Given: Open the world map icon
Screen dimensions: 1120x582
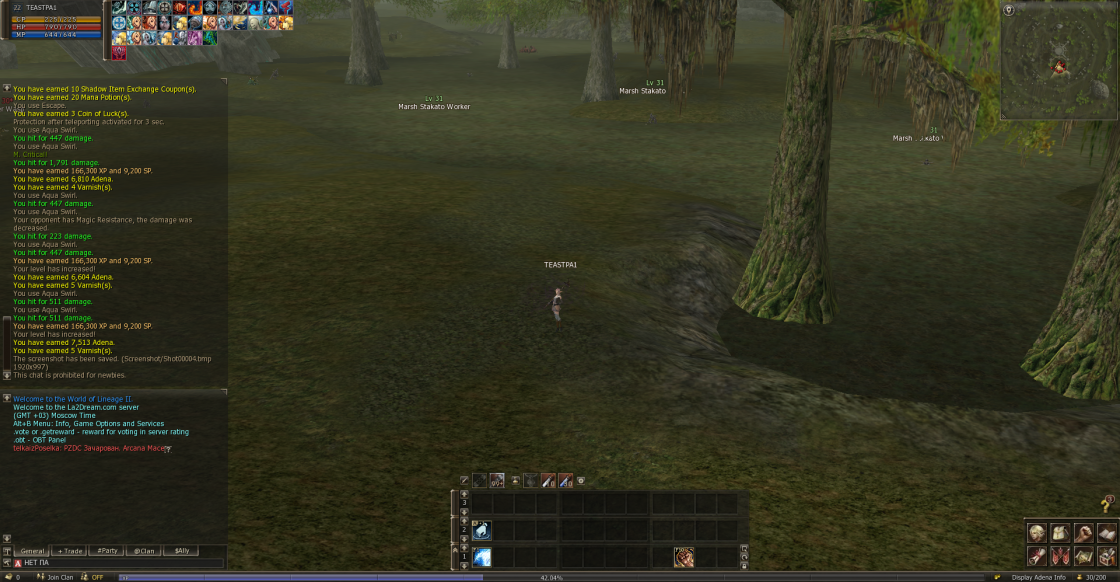Looking at the screenshot, I should [x=1083, y=556].
